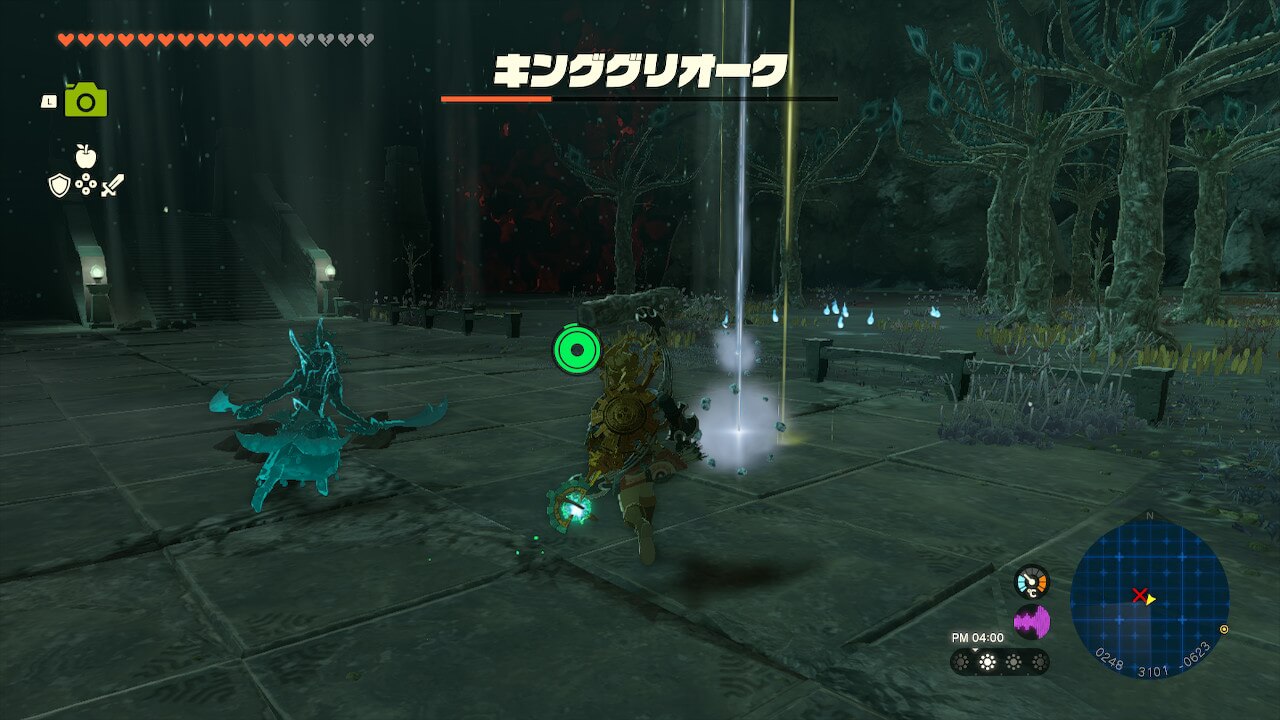Select the apple materials shortcut icon
The width and height of the screenshot is (1280, 720).
pyautogui.click(x=86, y=156)
